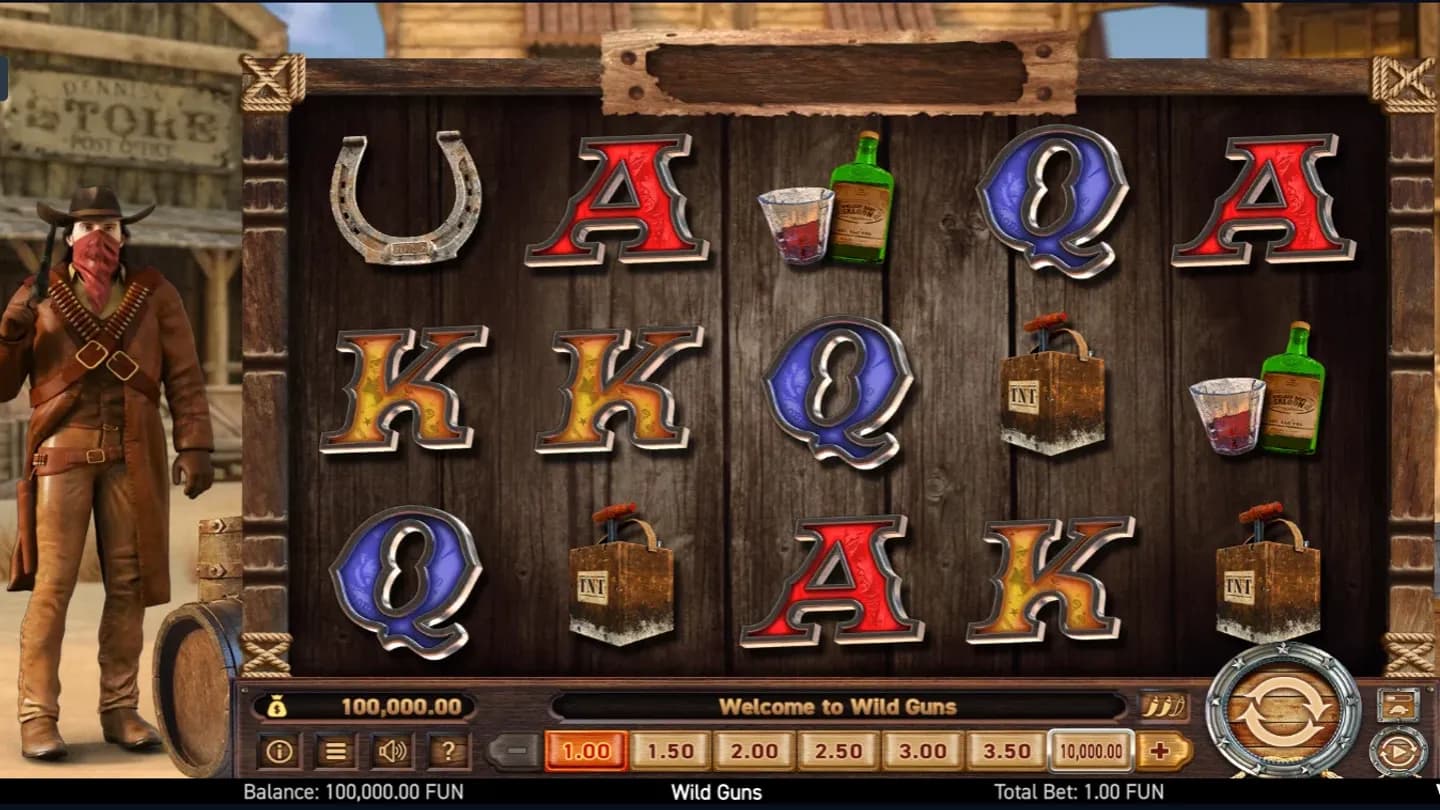Screen dimensions: 1440x810
Task: Select the 3.00 bet value
Action: tap(922, 750)
